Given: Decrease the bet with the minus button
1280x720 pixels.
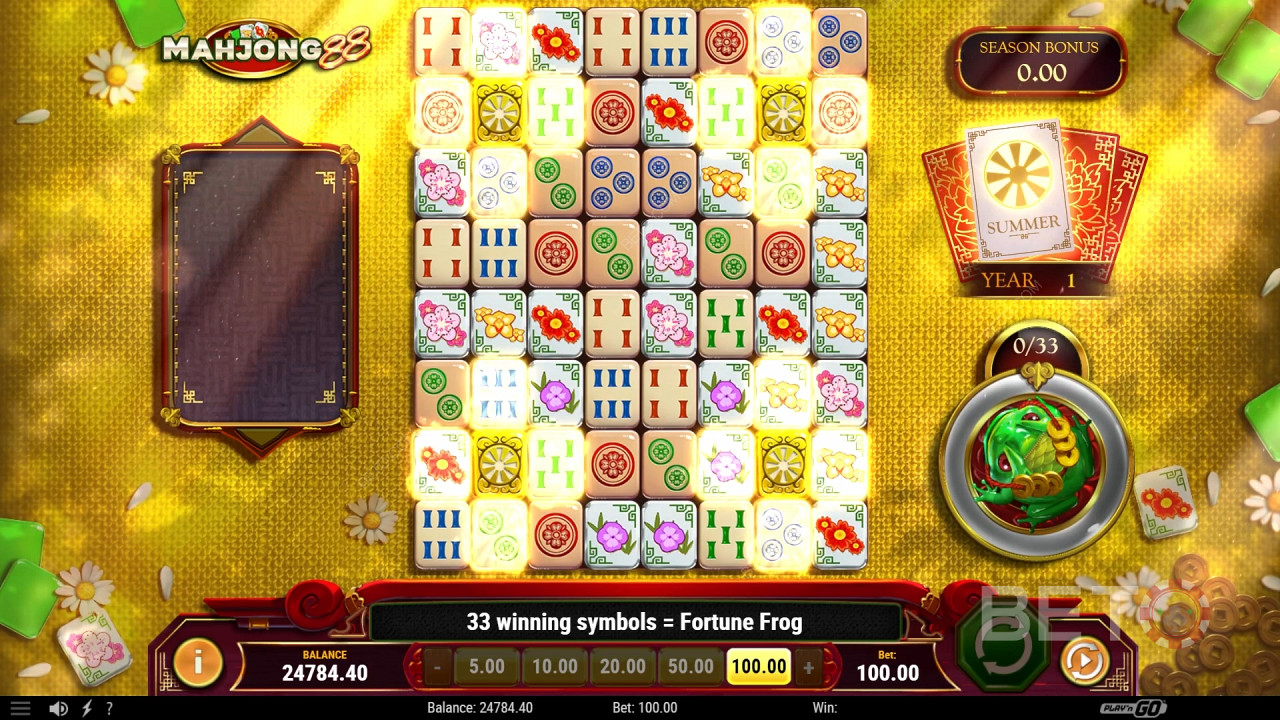Looking at the screenshot, I should click(436, 666).
